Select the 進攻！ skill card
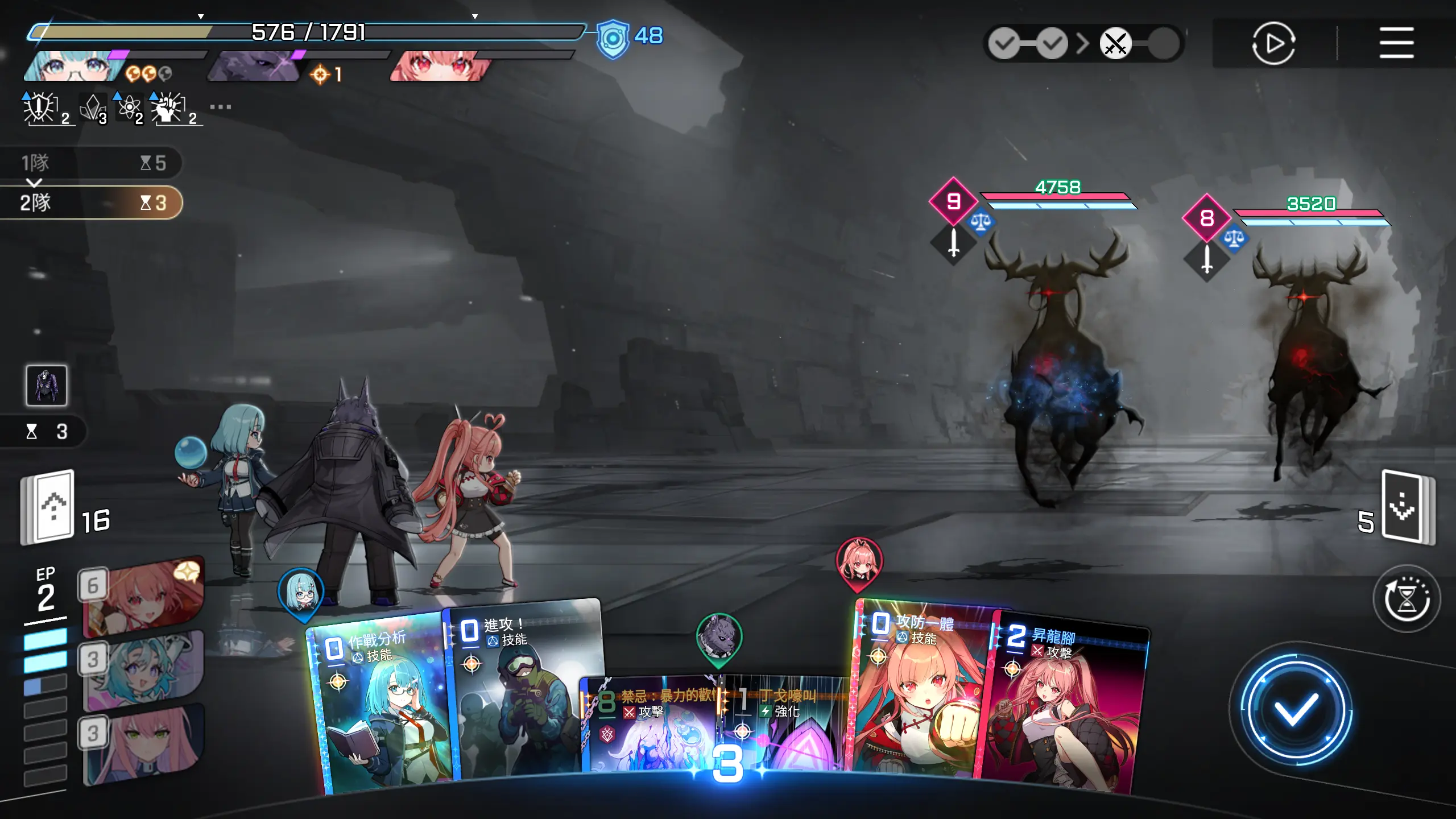This screenshot has width=1456, height=819. [x=520, y=688]
